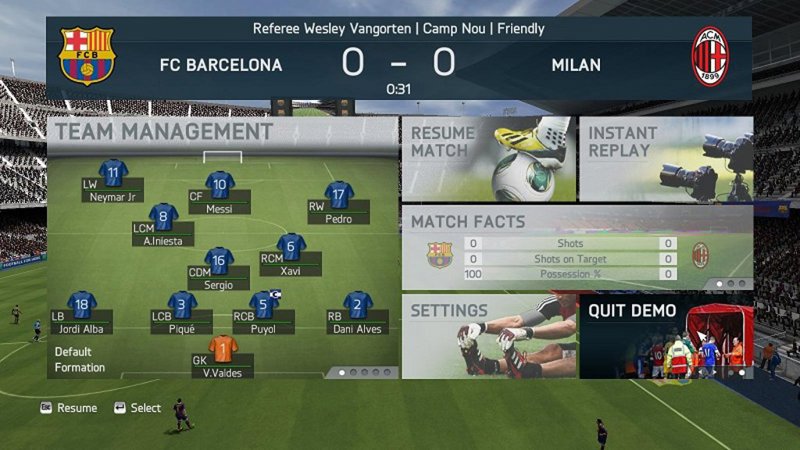
Task: Select Pedro's number 17 shirt
Action: [x=339, y=194]
